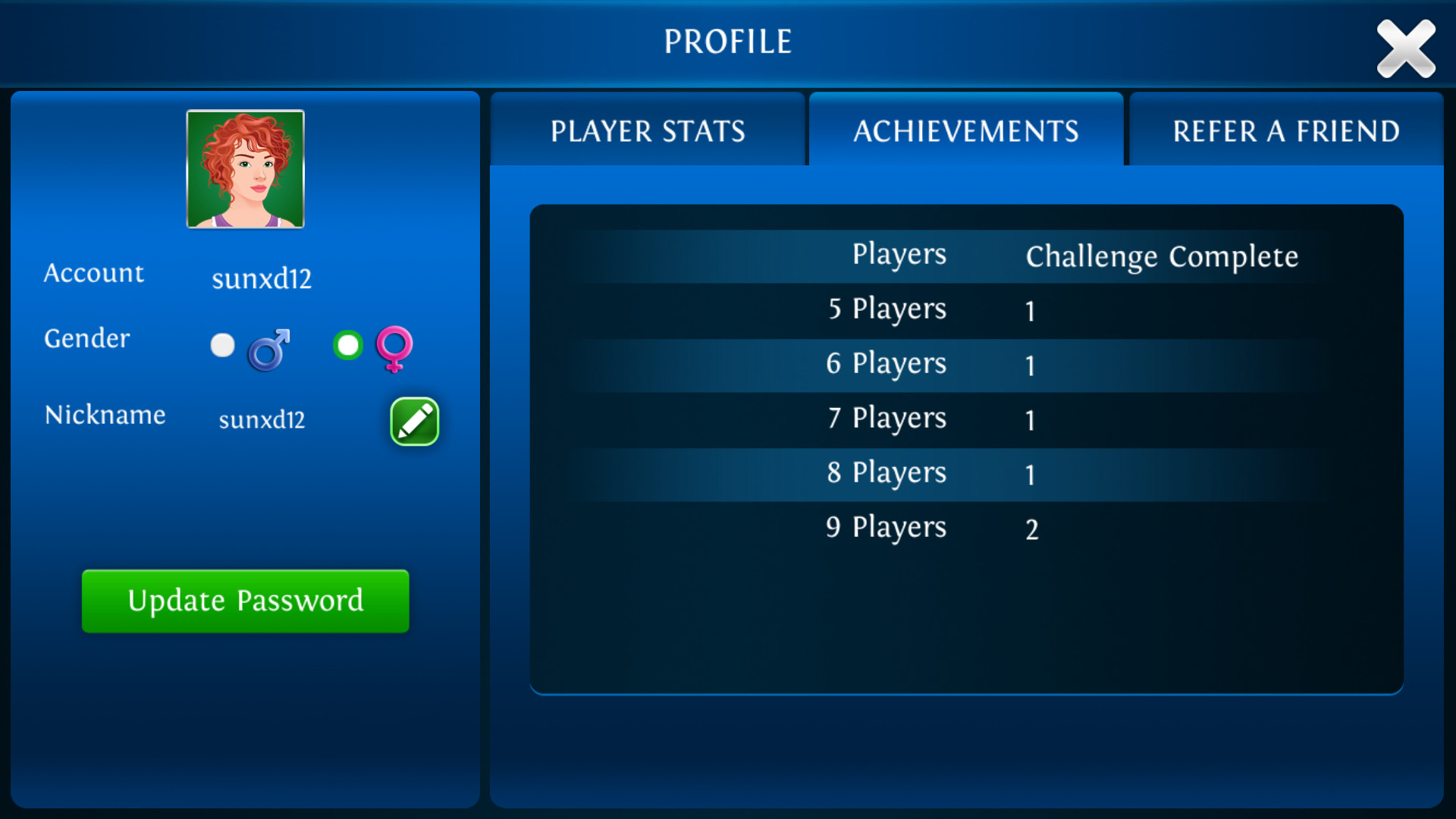Viewport: 1456px width, 819px height.
Task: Switch to the PLAYER STATS tab
Action: click(648, 130)
